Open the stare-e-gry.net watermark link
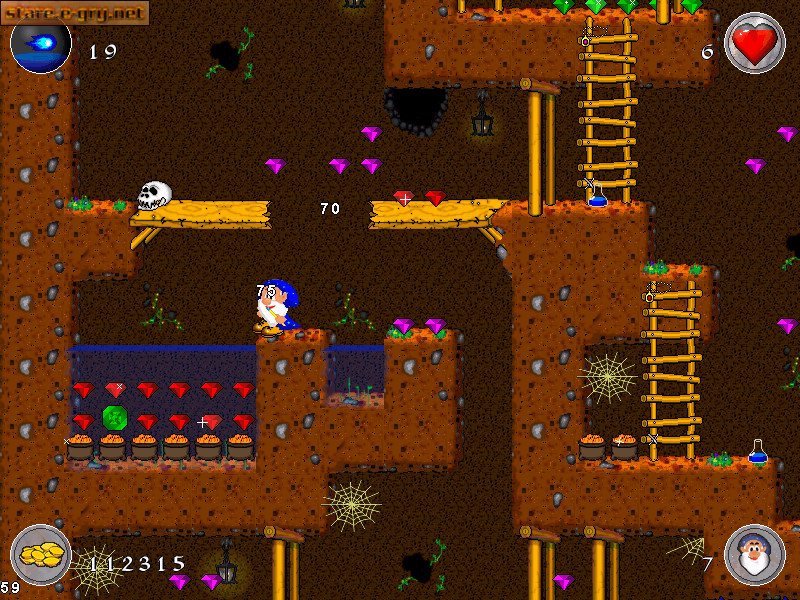800x600 pixels. tap(75, 12)
